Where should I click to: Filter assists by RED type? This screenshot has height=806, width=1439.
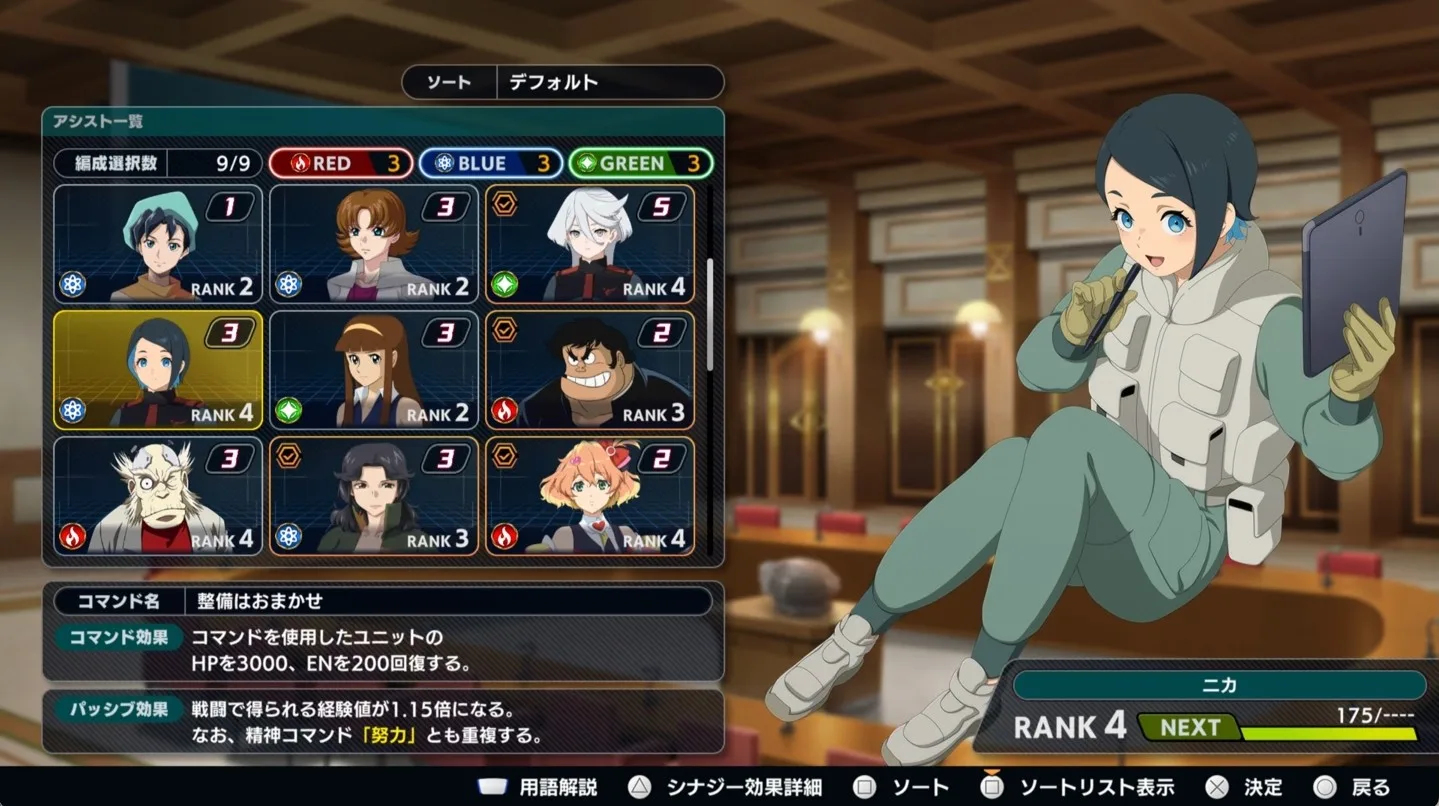[x=341, y=163]
